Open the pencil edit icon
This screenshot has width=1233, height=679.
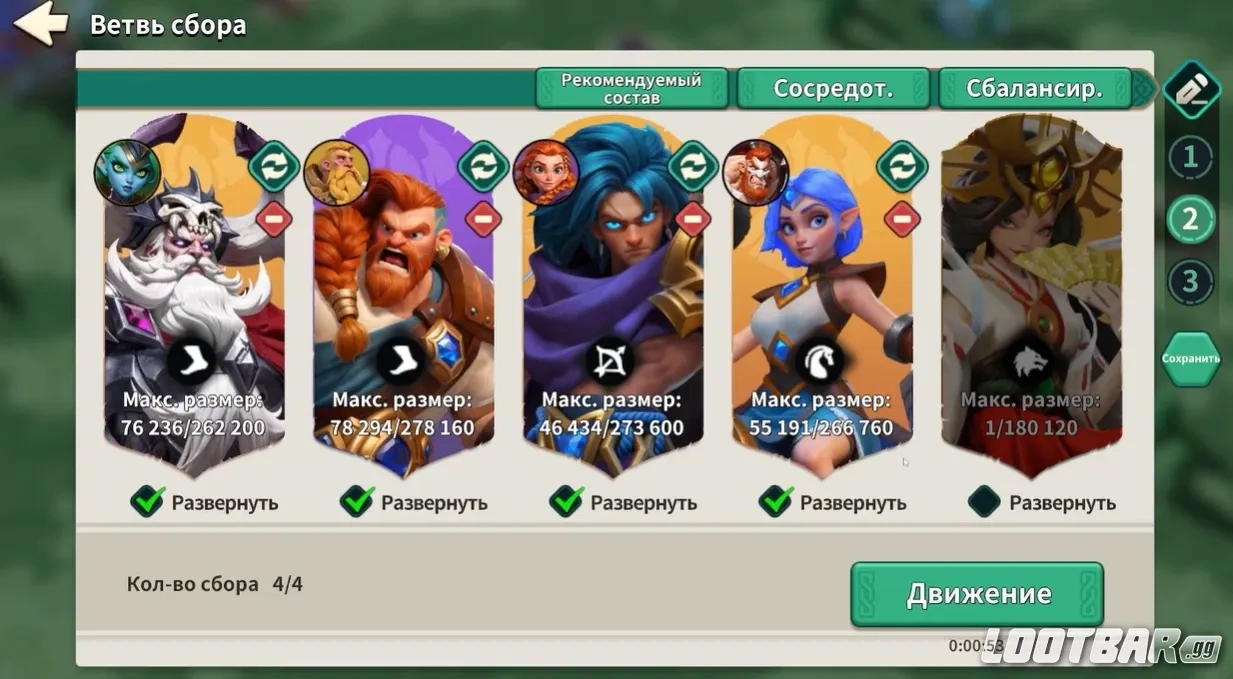pyautogui.click(x=1189, y=90)
